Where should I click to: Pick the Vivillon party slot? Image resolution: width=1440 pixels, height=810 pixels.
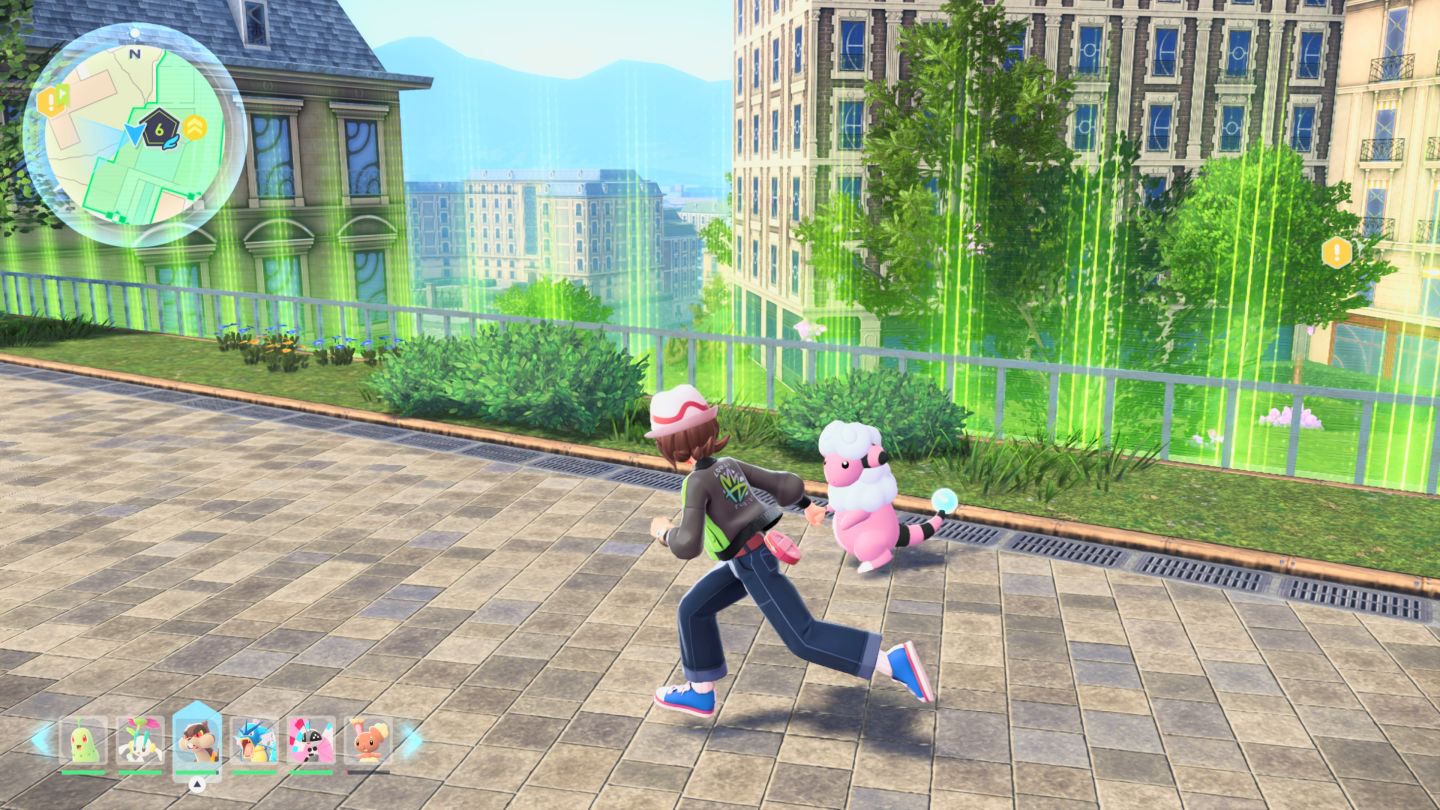click(x=311, y=741)
